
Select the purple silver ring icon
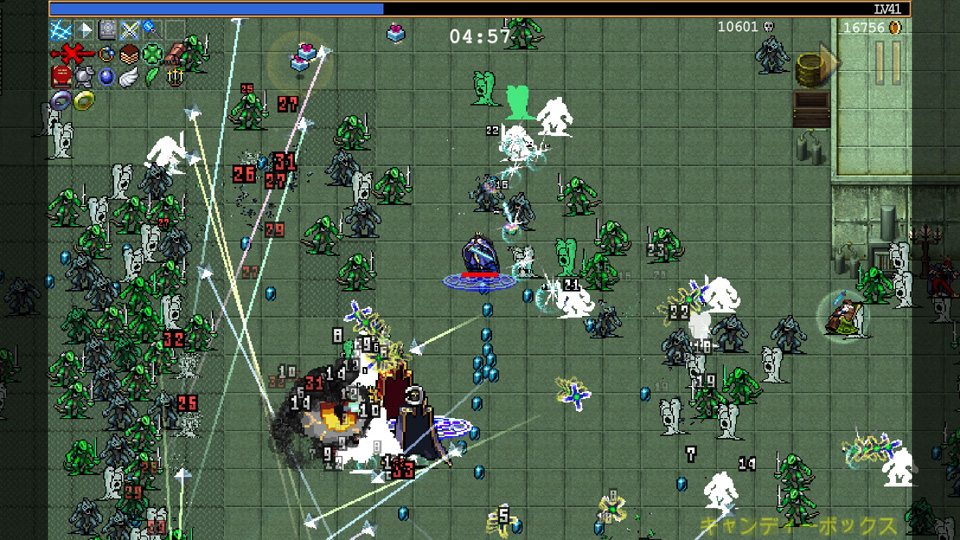point(60,100)
